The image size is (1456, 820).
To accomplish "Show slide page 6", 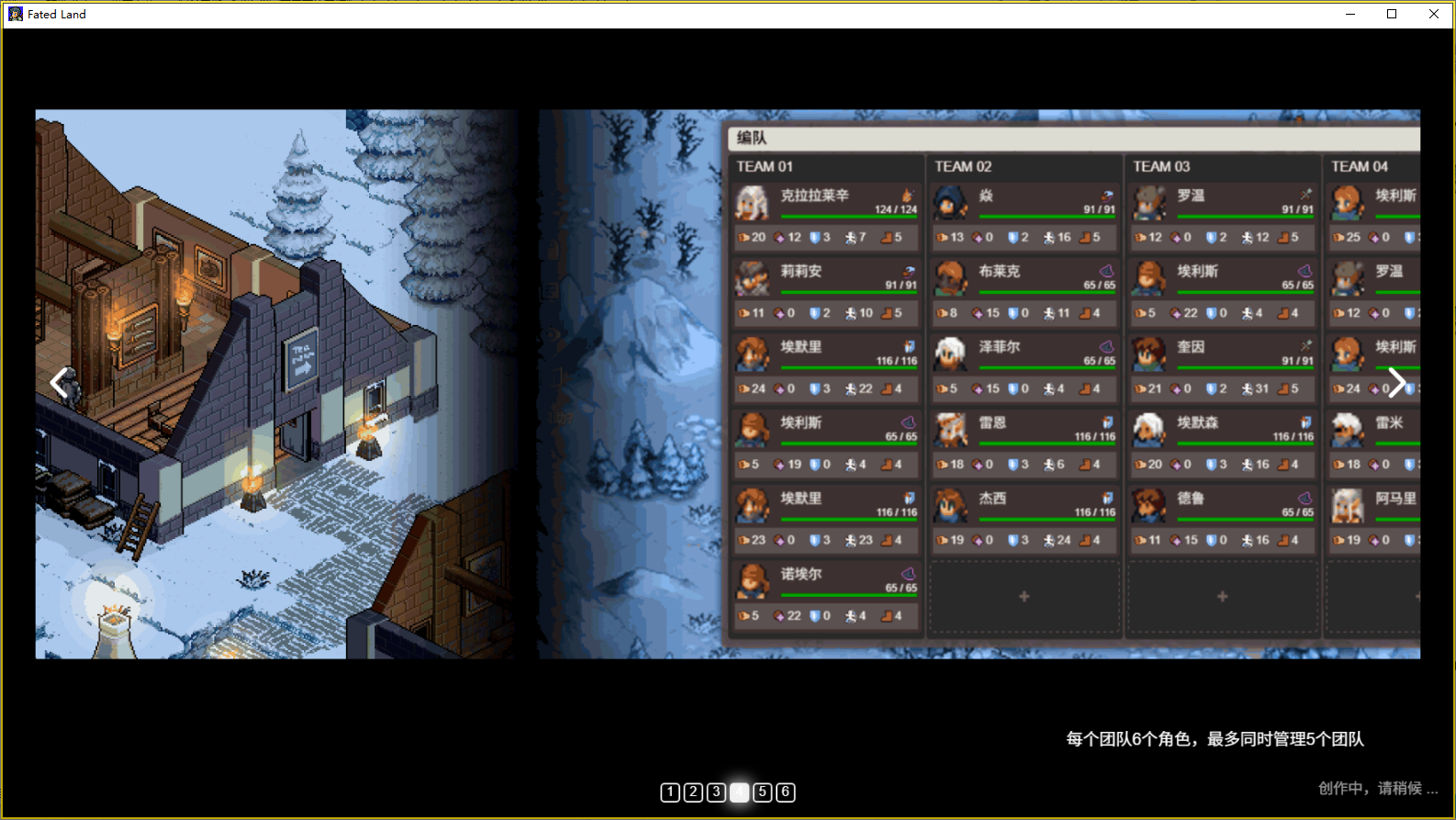I will 785,792.
